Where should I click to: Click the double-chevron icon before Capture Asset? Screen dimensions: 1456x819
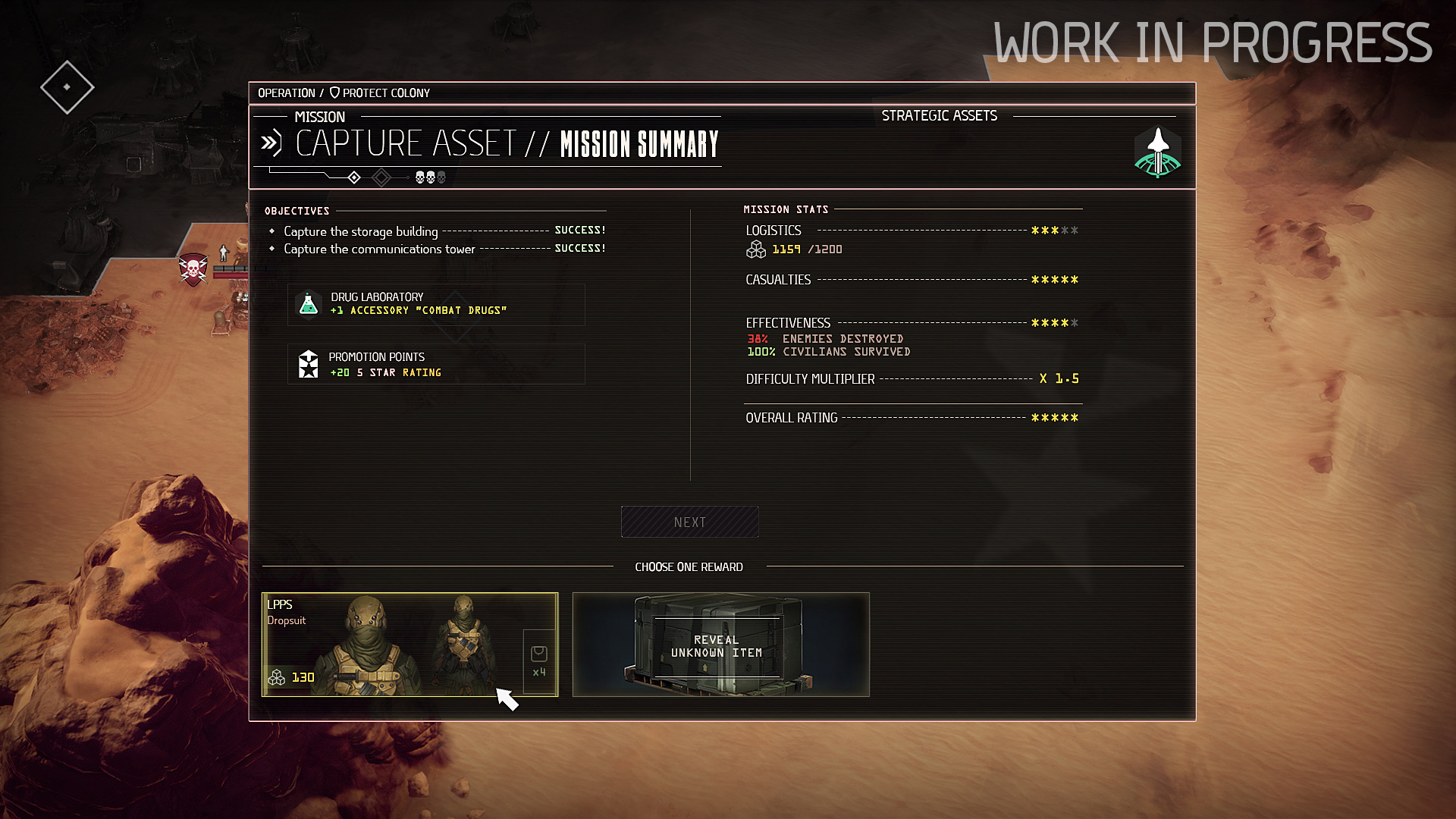(x=271, y=141)
